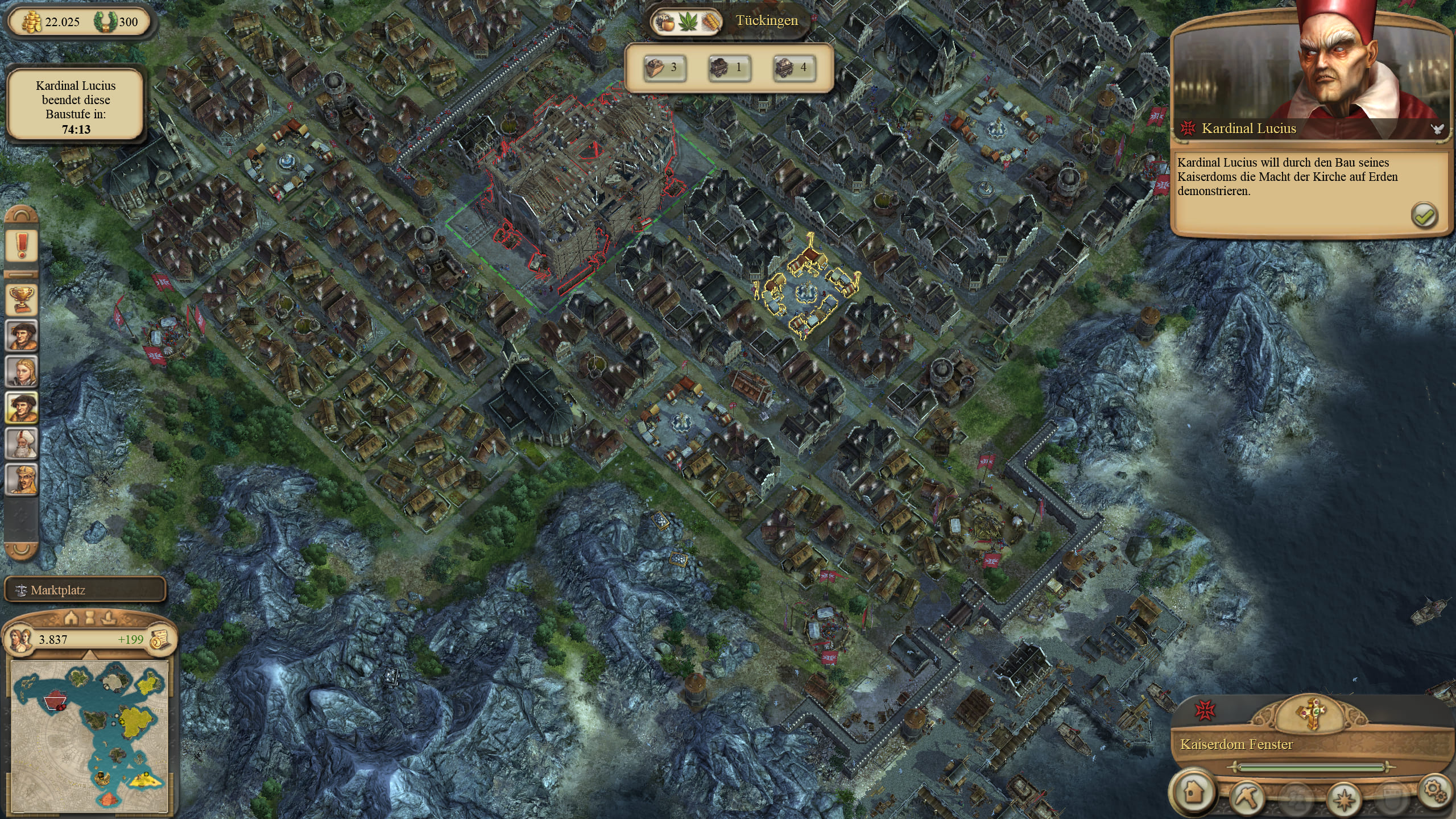Viewport: 1456px width, 819px height.
Task: Switch to the house tab above minimap
Action: click(71, 618)
